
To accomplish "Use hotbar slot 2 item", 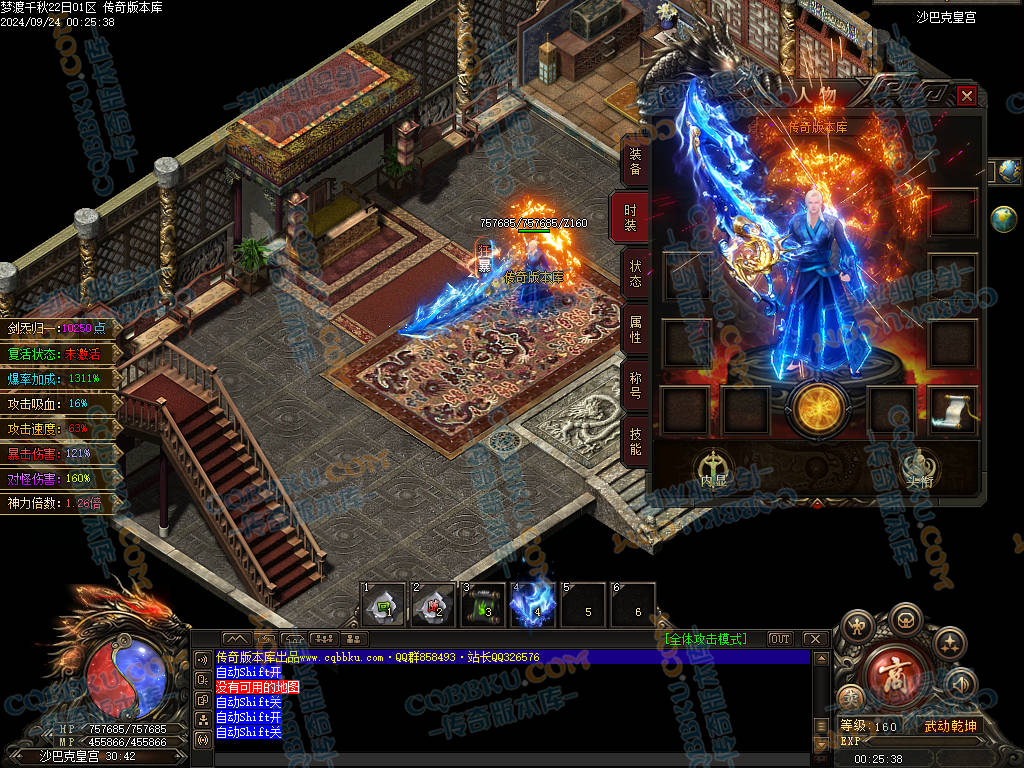I will 433,605.
